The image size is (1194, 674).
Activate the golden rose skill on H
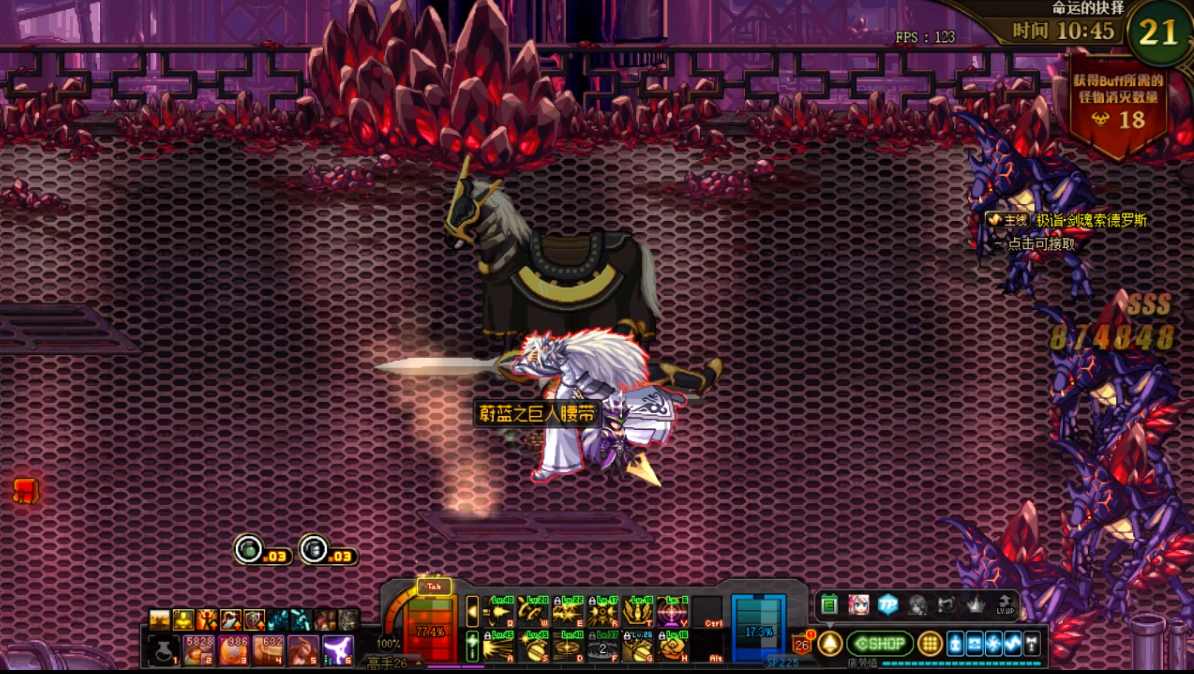pos(673,646)
